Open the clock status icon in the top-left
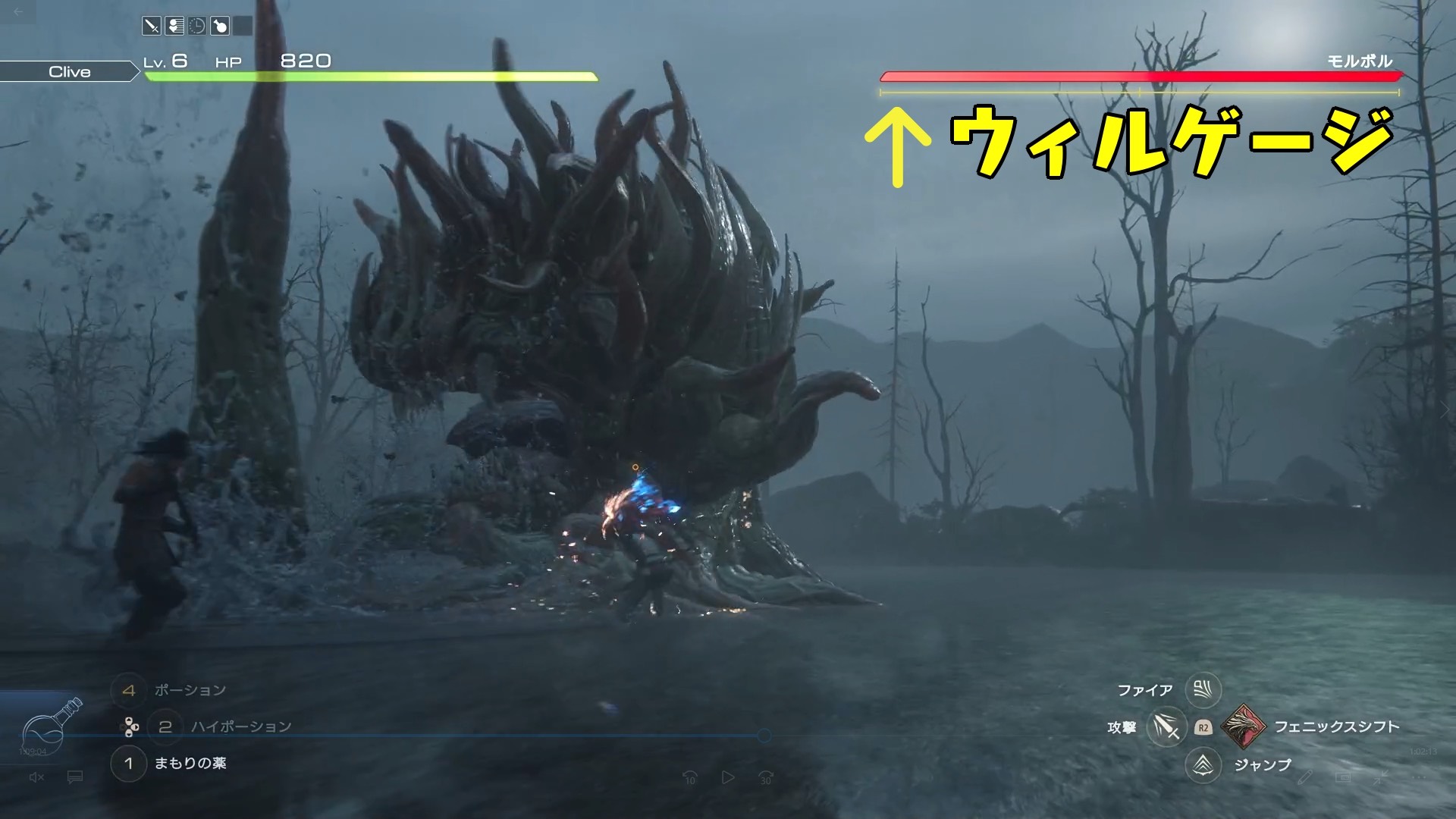Image resolution: width=1456 pixels, height=819 pixels. click(x=196, y=26)
